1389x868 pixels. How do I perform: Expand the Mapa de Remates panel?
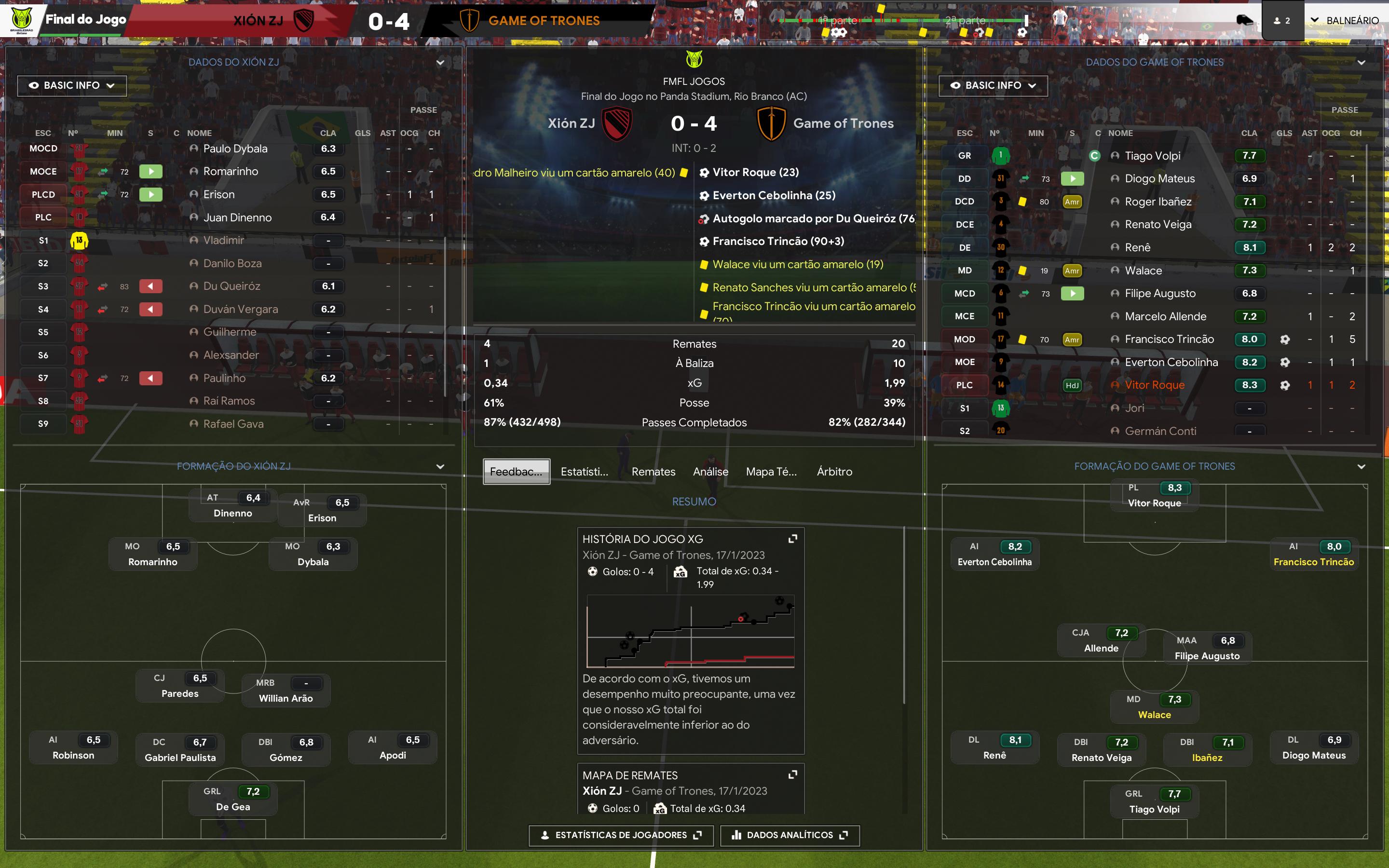coord(793,774)
